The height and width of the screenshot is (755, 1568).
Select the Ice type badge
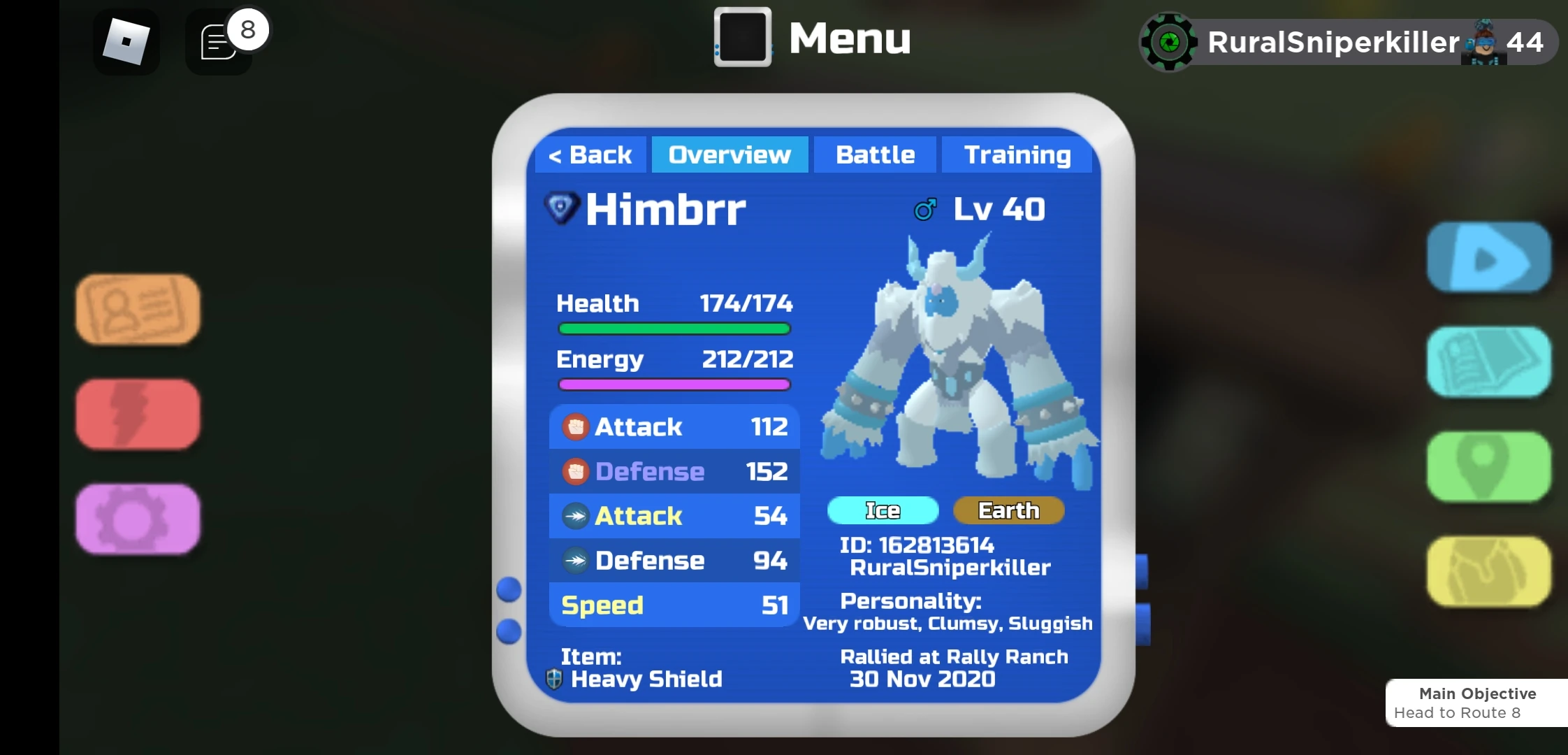[x=883, y=510]
